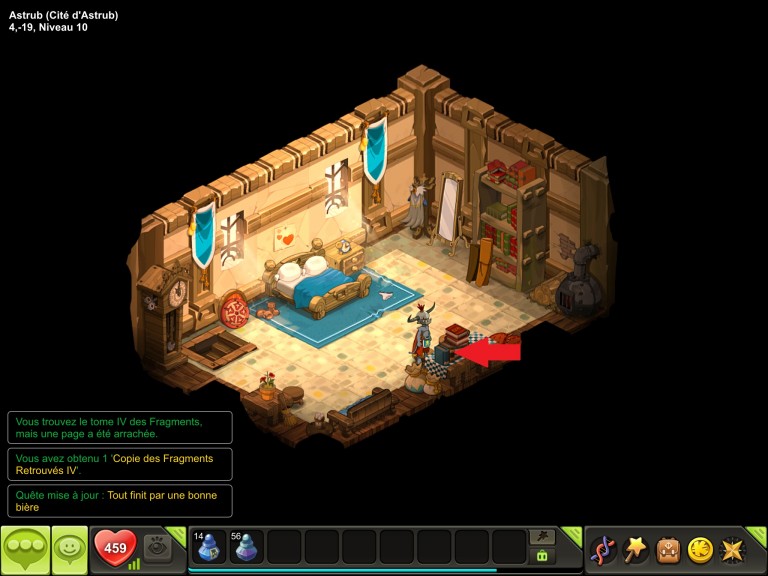Select the 'Copie des Fragments Retrouvés IV' notification
This screenshot has width=768, height=576.
coord(120,464)
